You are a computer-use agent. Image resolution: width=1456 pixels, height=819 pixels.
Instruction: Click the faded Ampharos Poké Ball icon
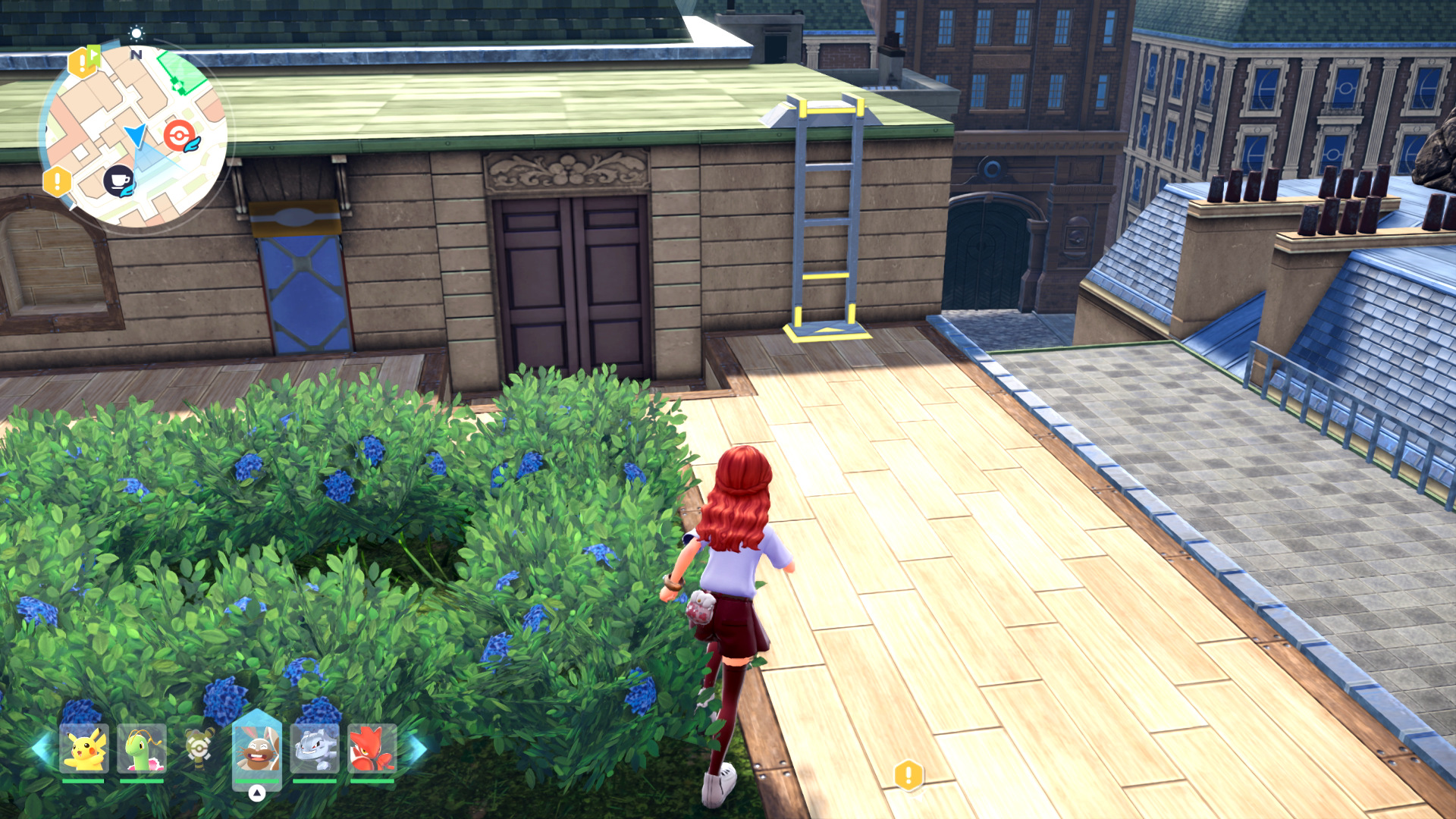(199, 748)
